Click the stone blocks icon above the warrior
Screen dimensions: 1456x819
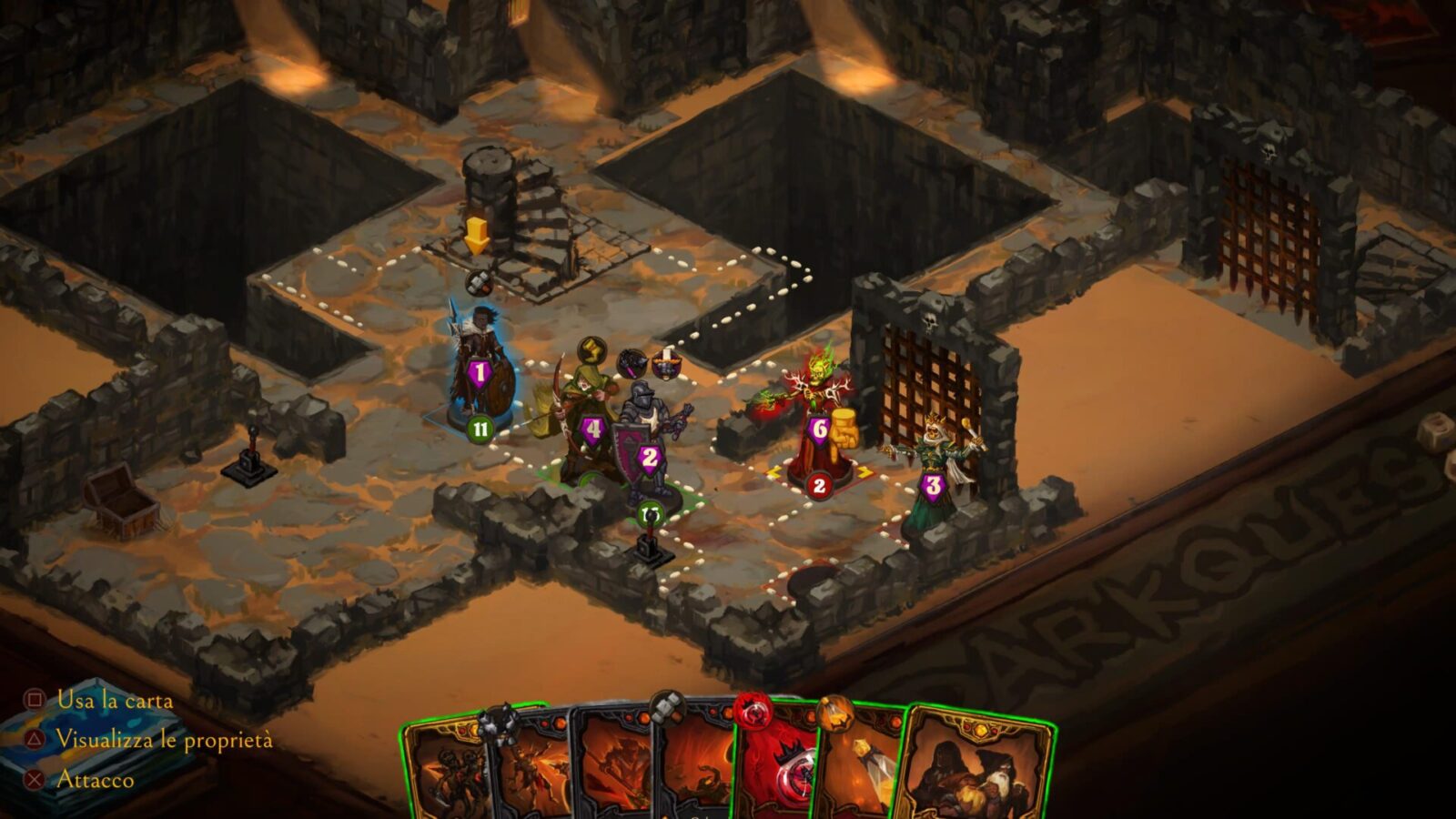(x=479, y=283)
